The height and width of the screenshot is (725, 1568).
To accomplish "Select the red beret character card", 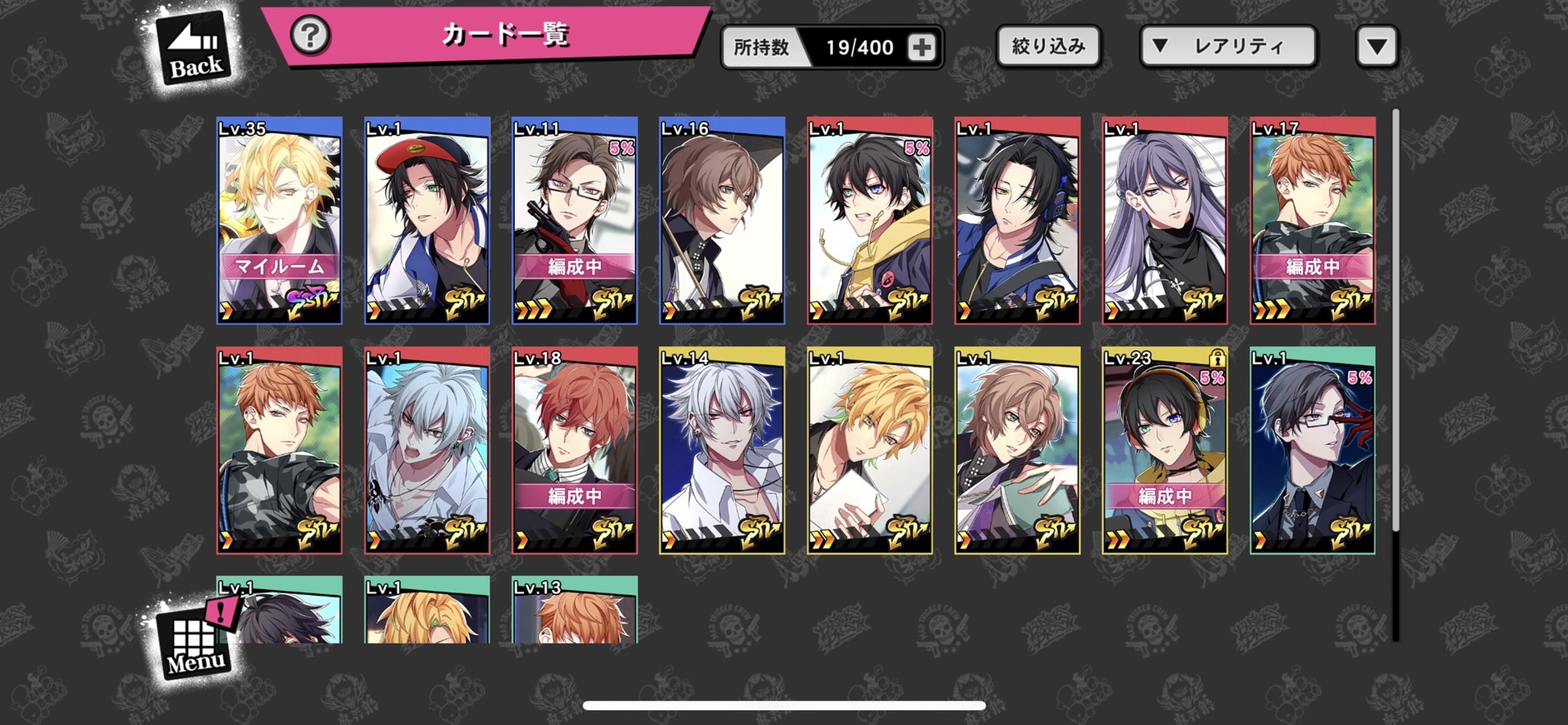I will 427,221.
